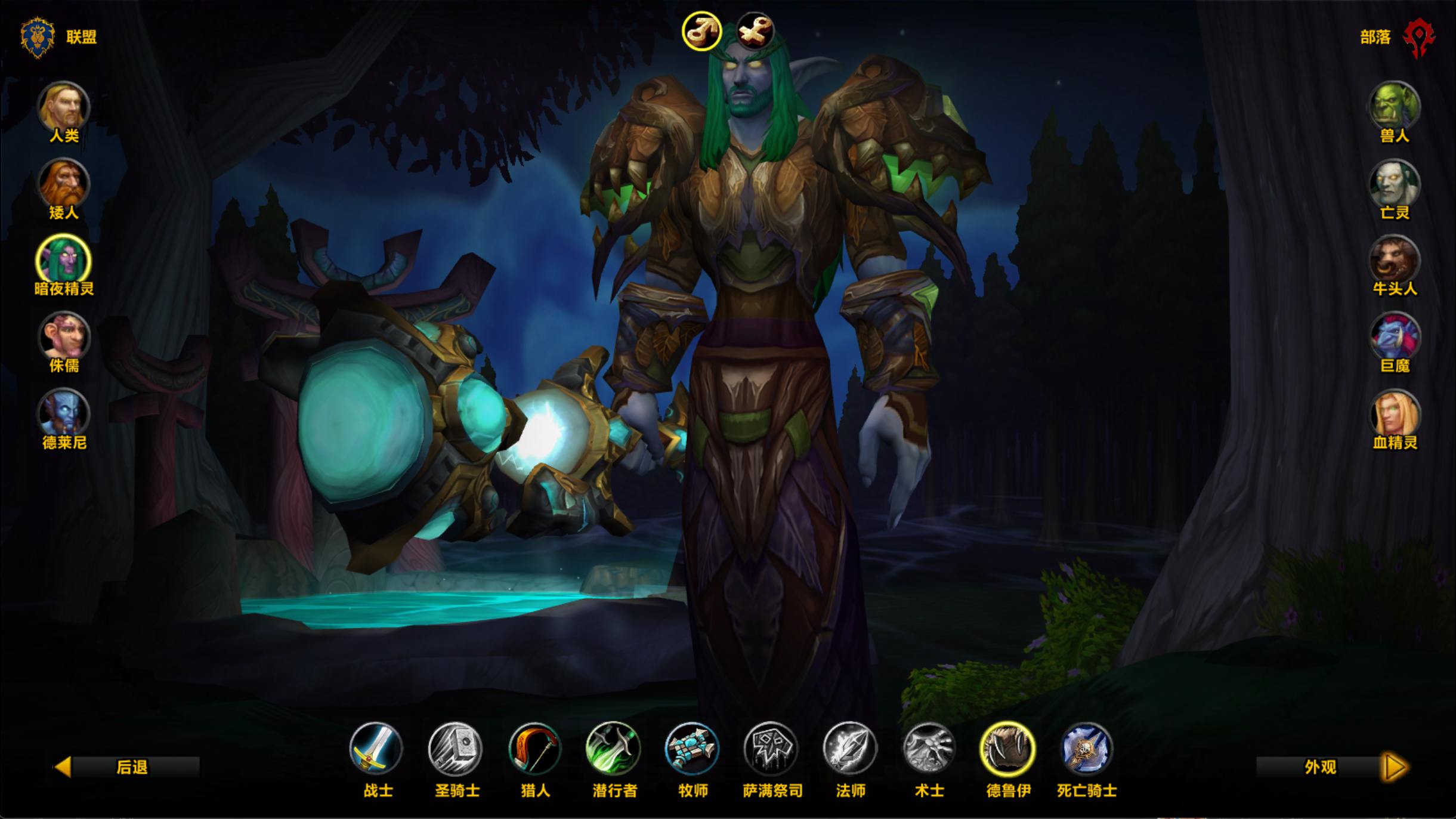Pick the Death Knight class (死亡骑士)
Image resolution: width=1456 pixels, height=819 pixels.
pyautogui.click(x=1086, y=748)
